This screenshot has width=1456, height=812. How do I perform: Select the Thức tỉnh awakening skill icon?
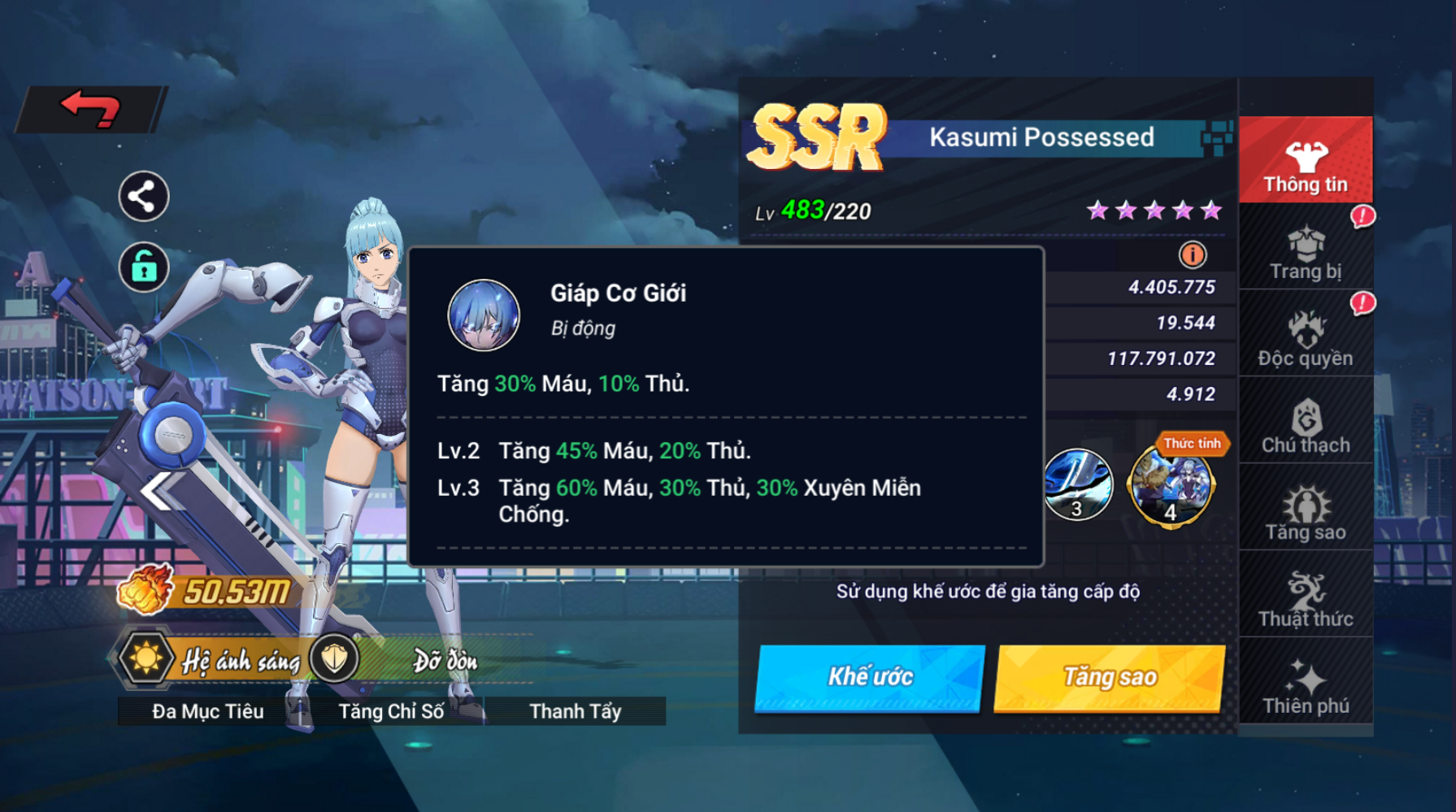pyautogui.click(x=1171, y=485)
